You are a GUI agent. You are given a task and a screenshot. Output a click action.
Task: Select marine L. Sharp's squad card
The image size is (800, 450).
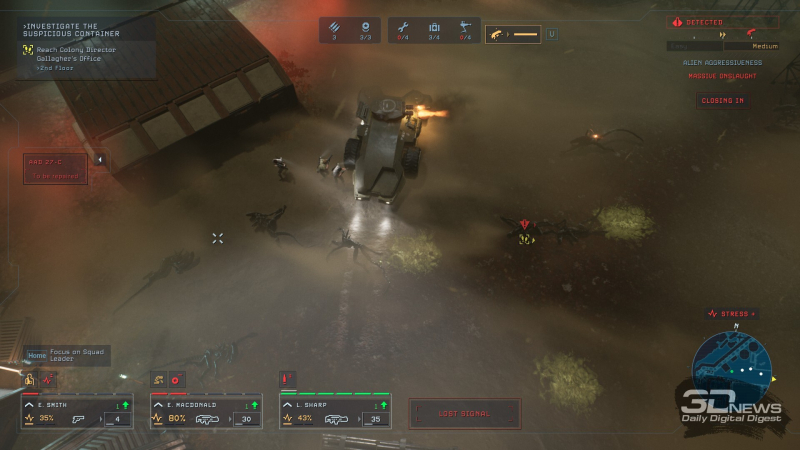(x=334, y=412)
